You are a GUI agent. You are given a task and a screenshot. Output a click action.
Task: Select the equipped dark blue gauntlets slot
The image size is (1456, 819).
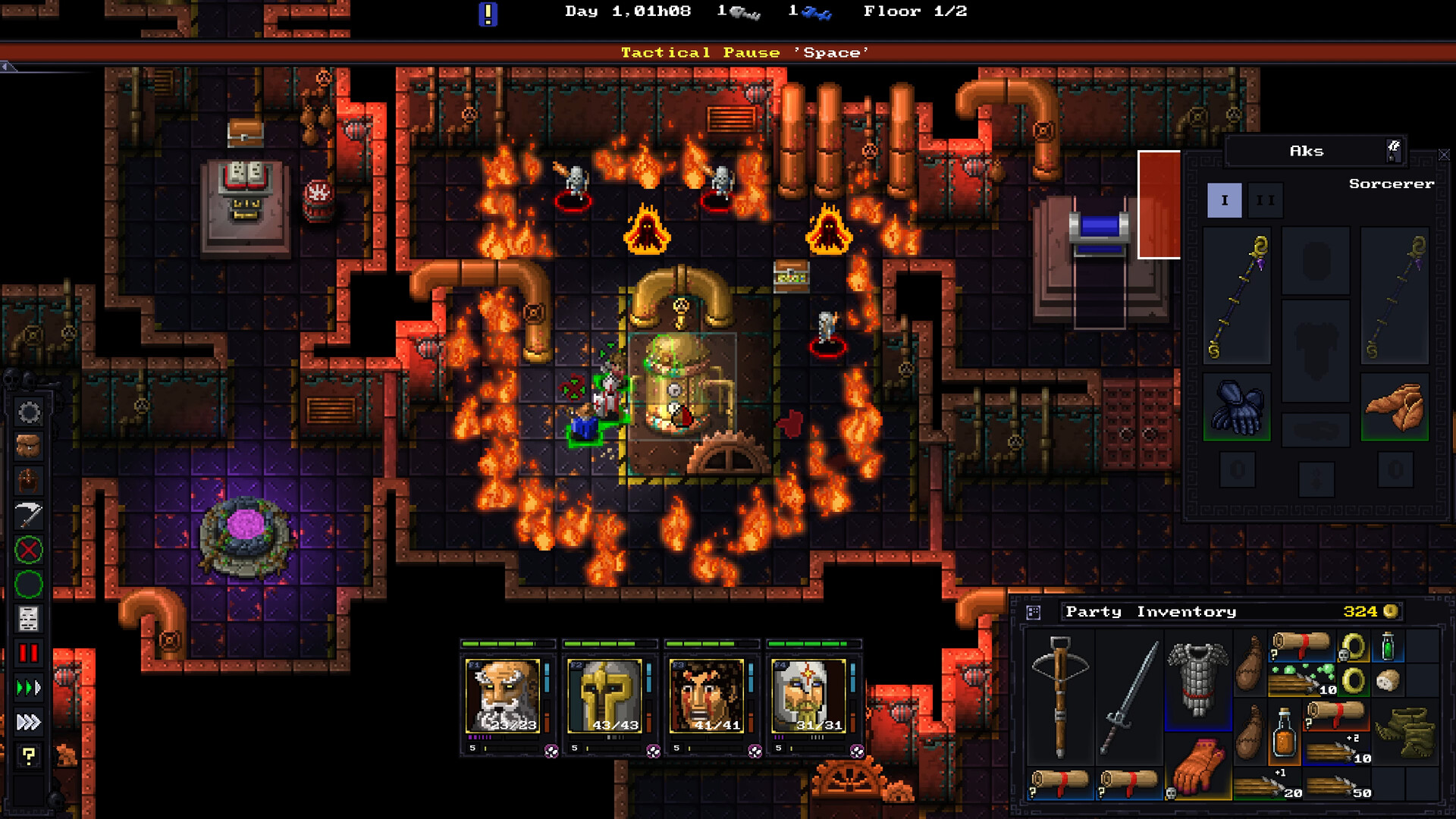1237,407
